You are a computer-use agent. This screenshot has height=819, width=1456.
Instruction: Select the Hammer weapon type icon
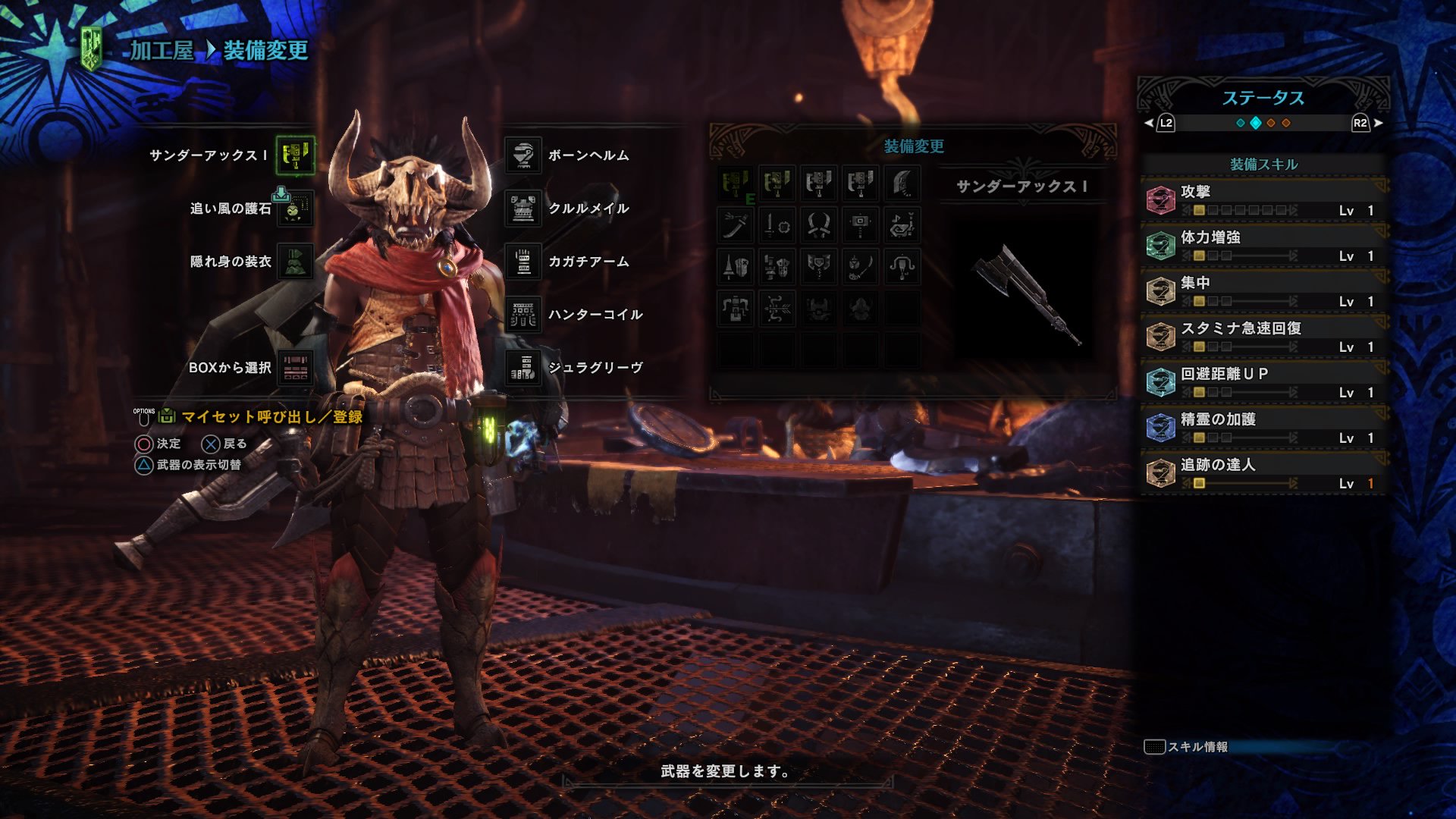pos(861,225)
